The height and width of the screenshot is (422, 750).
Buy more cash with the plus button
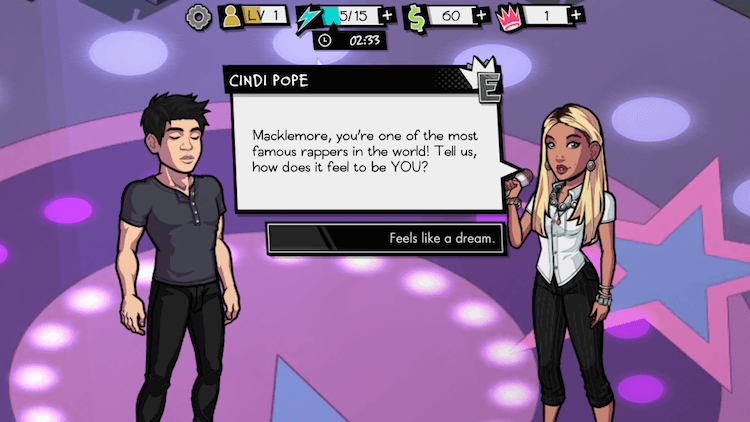coord(482,16)
